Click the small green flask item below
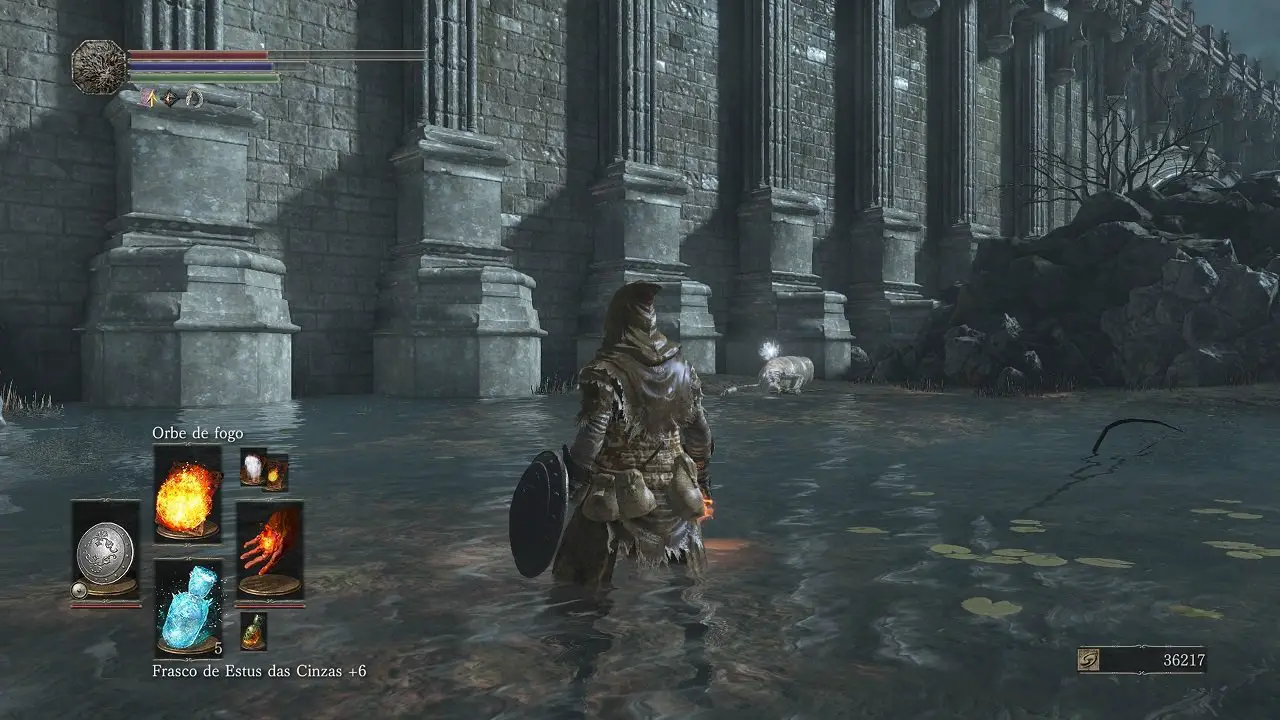 coord(253,630)
